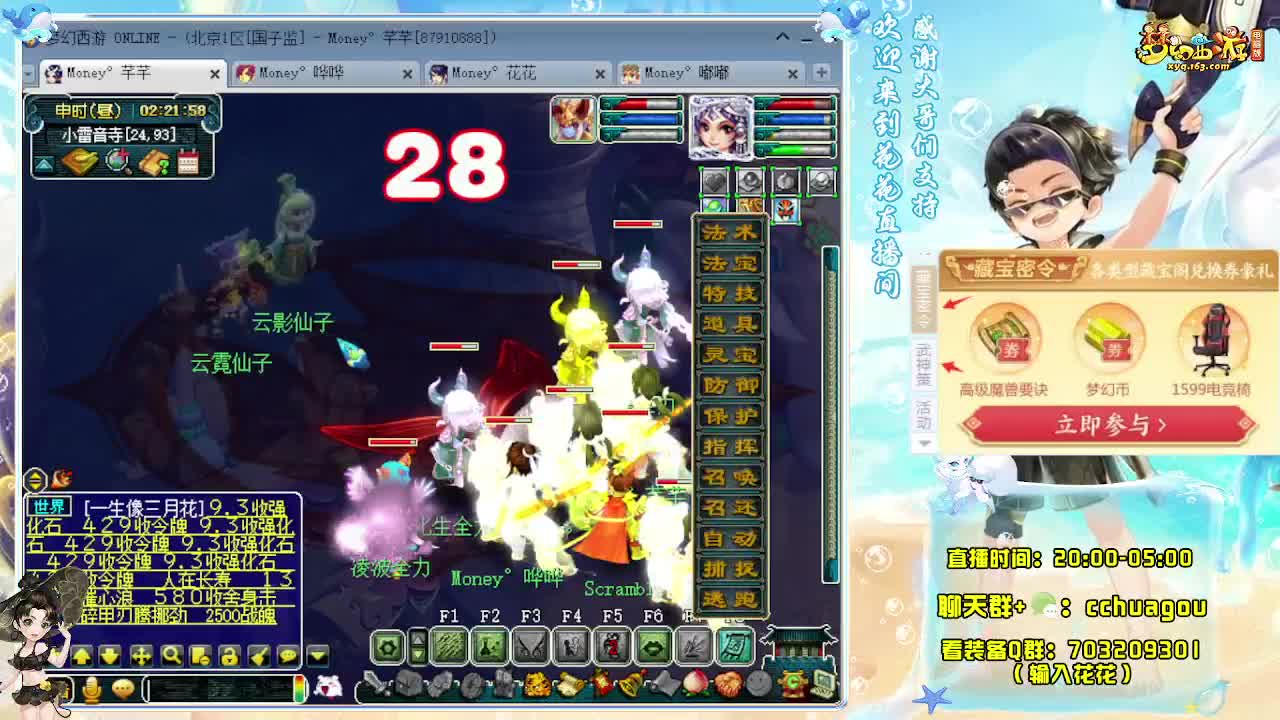Viewport: 1280px width, 720px height.
Task: Open the 世界 chat channel selector
Action: tap(50, 507)
